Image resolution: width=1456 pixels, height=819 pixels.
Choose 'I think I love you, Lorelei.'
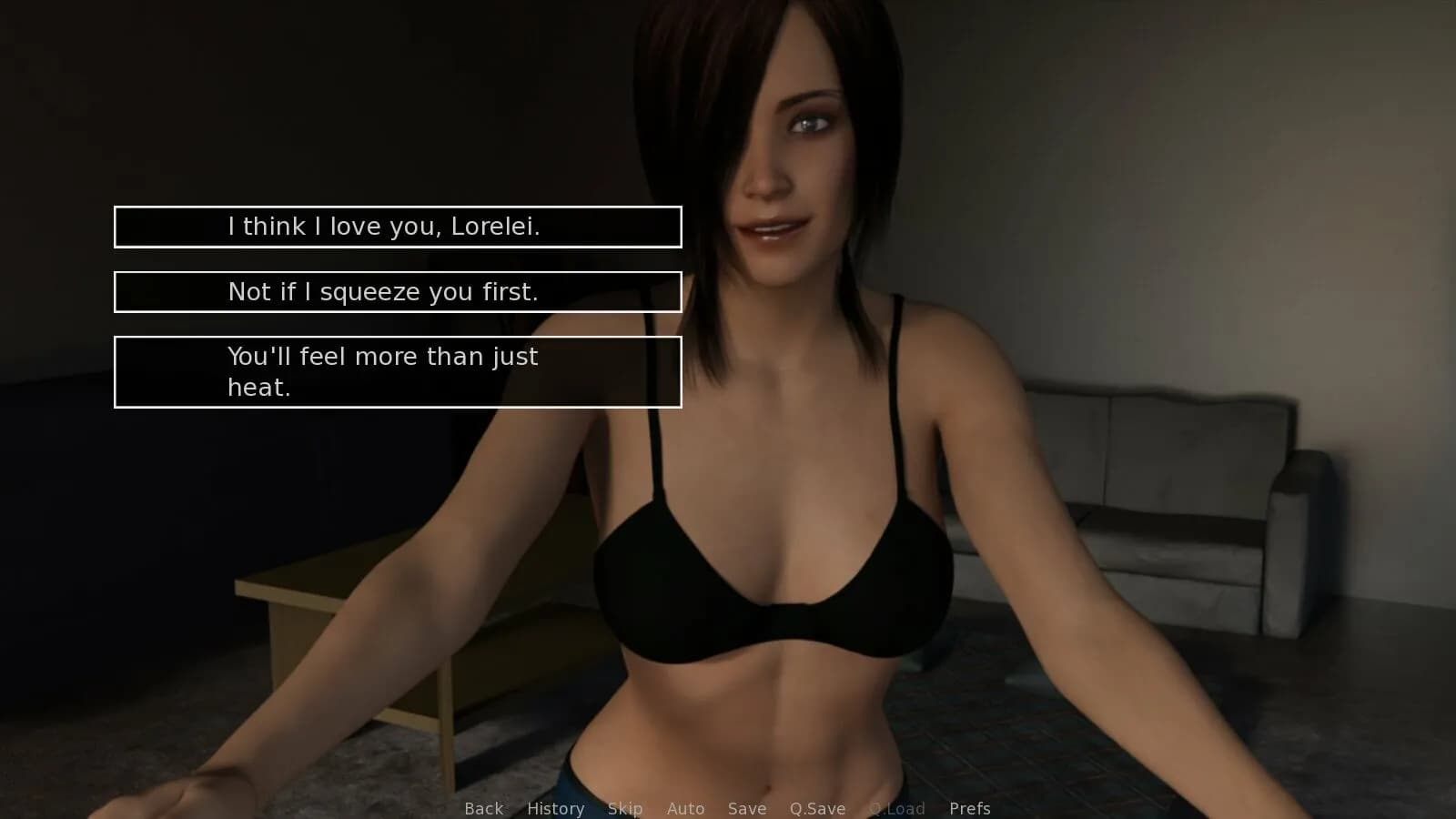(397, 227)
